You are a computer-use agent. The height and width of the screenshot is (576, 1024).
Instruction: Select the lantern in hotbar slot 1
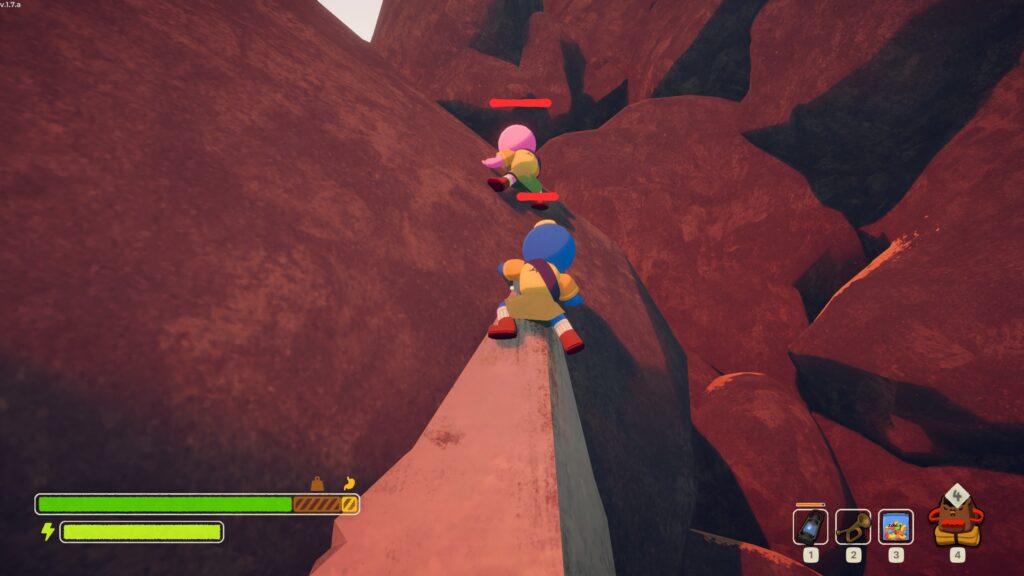810,526
